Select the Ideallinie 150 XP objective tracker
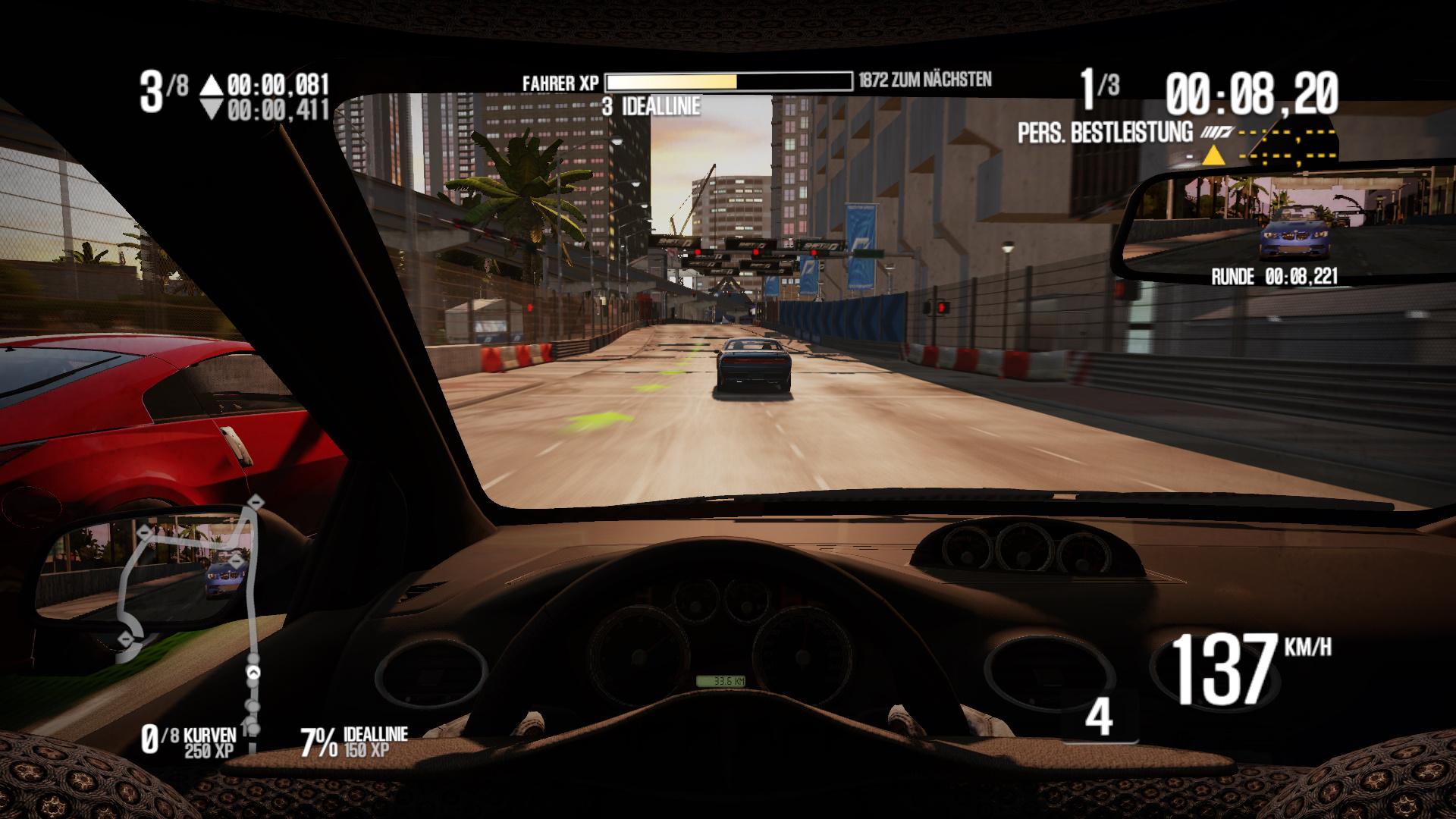 pyautogui.click(x=355, y=742)
